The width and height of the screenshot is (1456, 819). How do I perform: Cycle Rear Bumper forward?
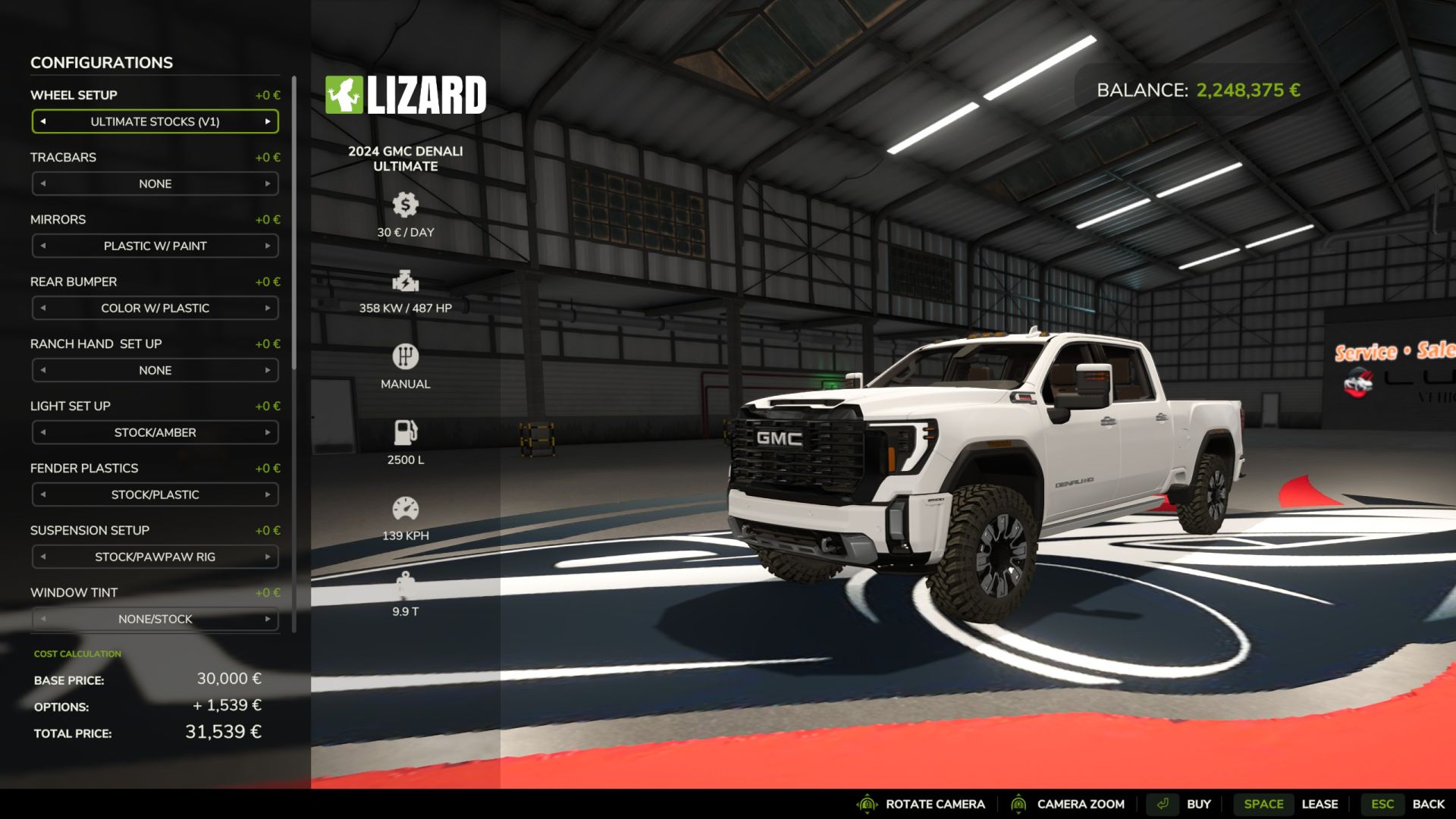pos(268,308)
